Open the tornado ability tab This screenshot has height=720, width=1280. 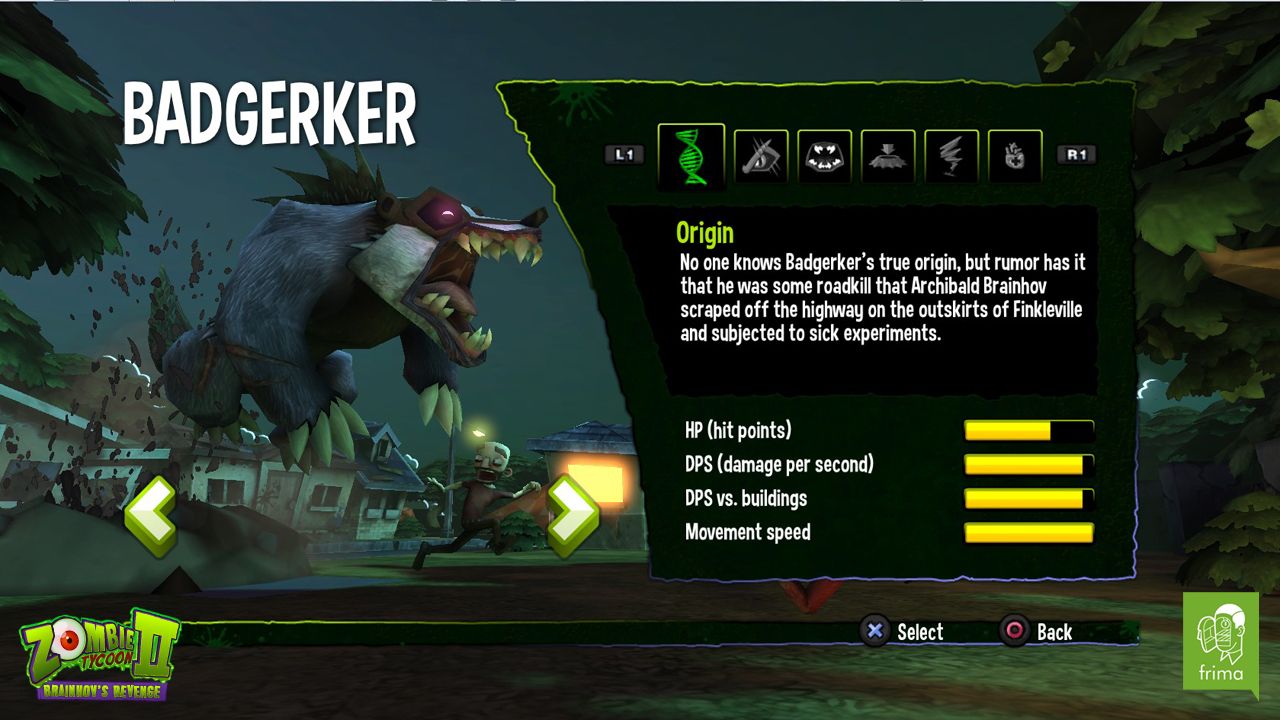(x=951, y=157)
